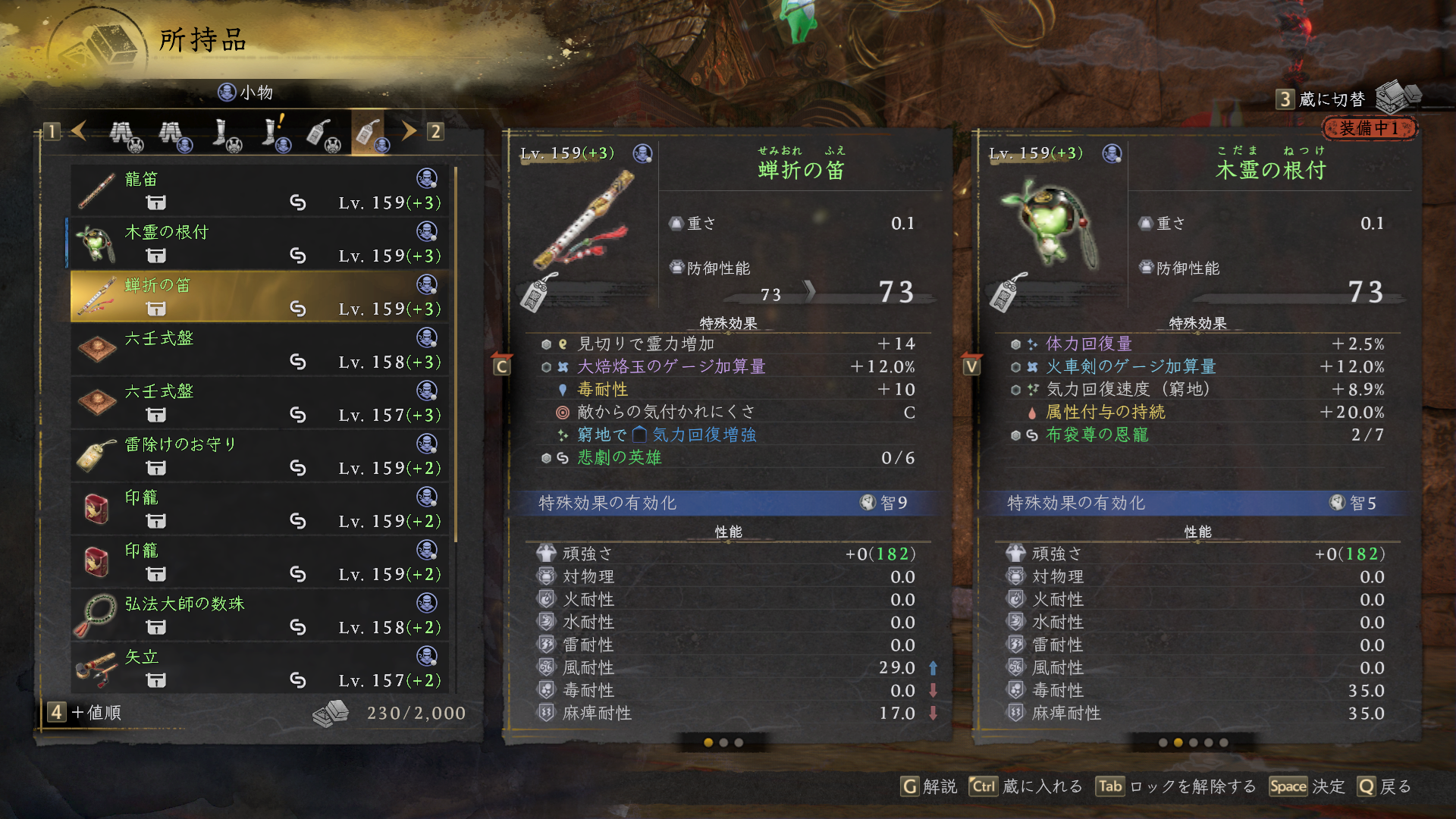The height and width of the screenshot is (819, 1456).
Task: Choose the 矢立 item row
Action: point(259,668)
